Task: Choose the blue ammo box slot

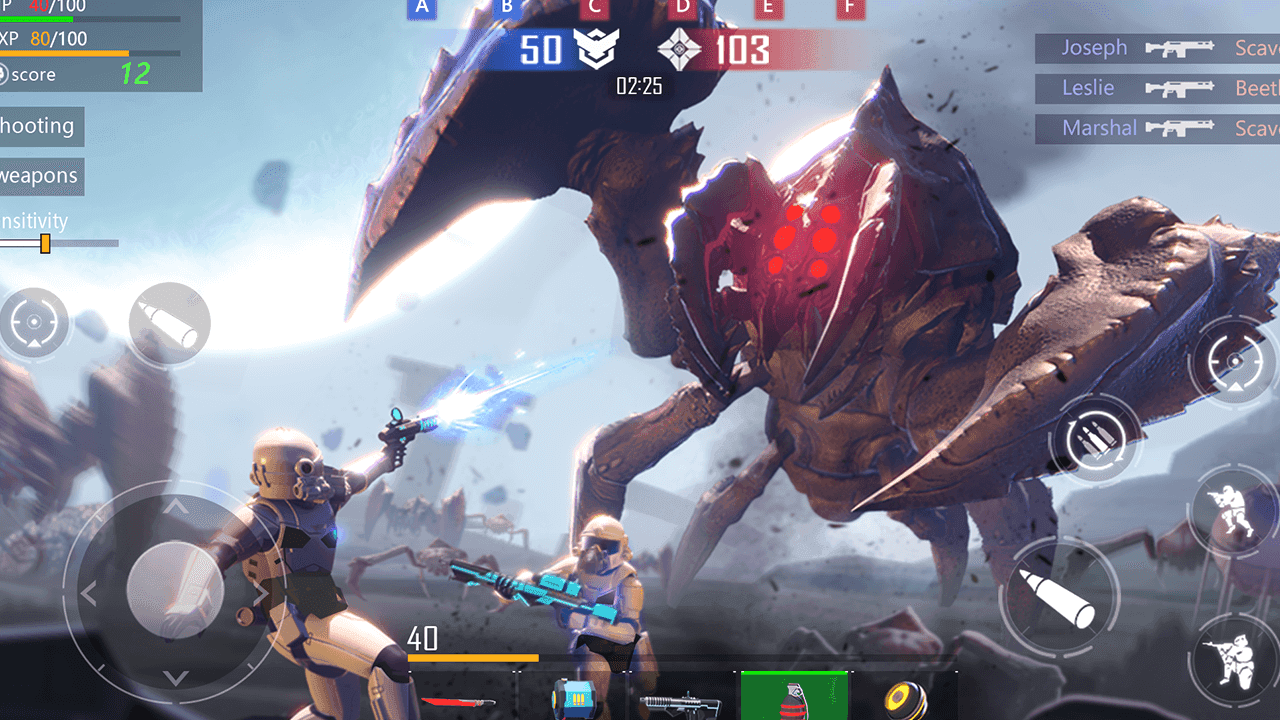Action: click(x=571, y=700)
